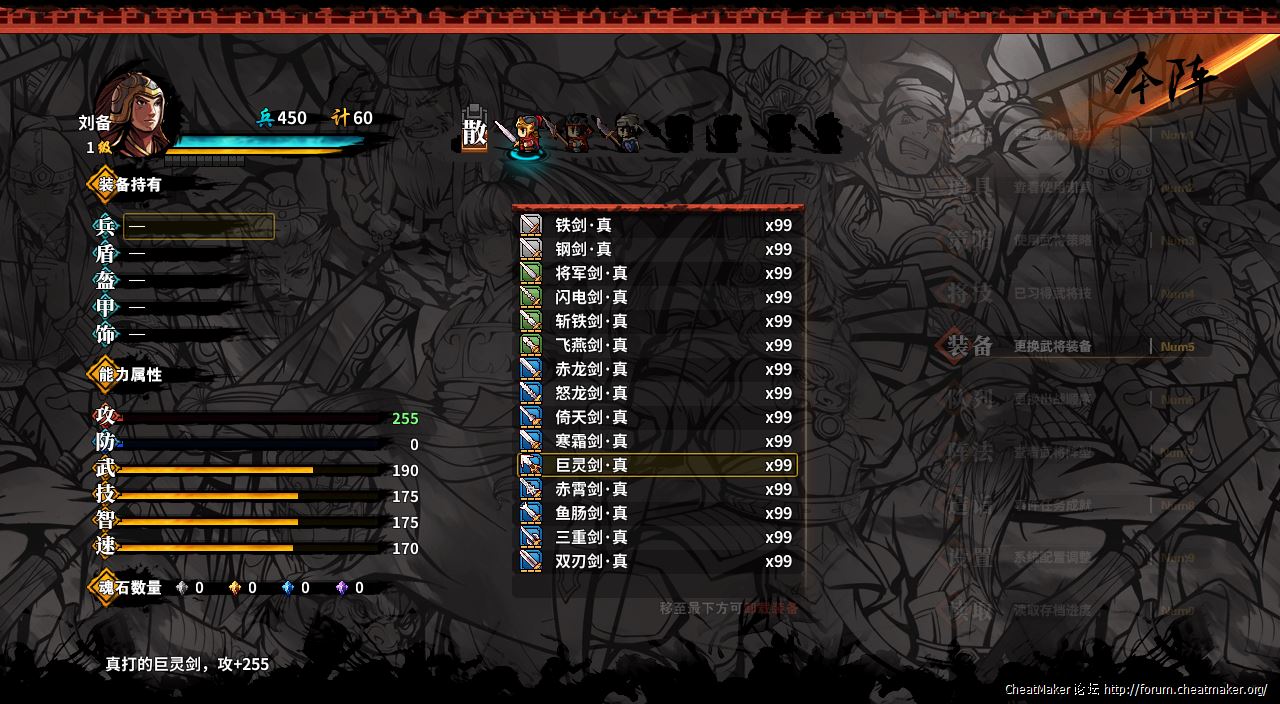
Task: Choose the 盔 helmet equipment slot
Action: [180, 281]
